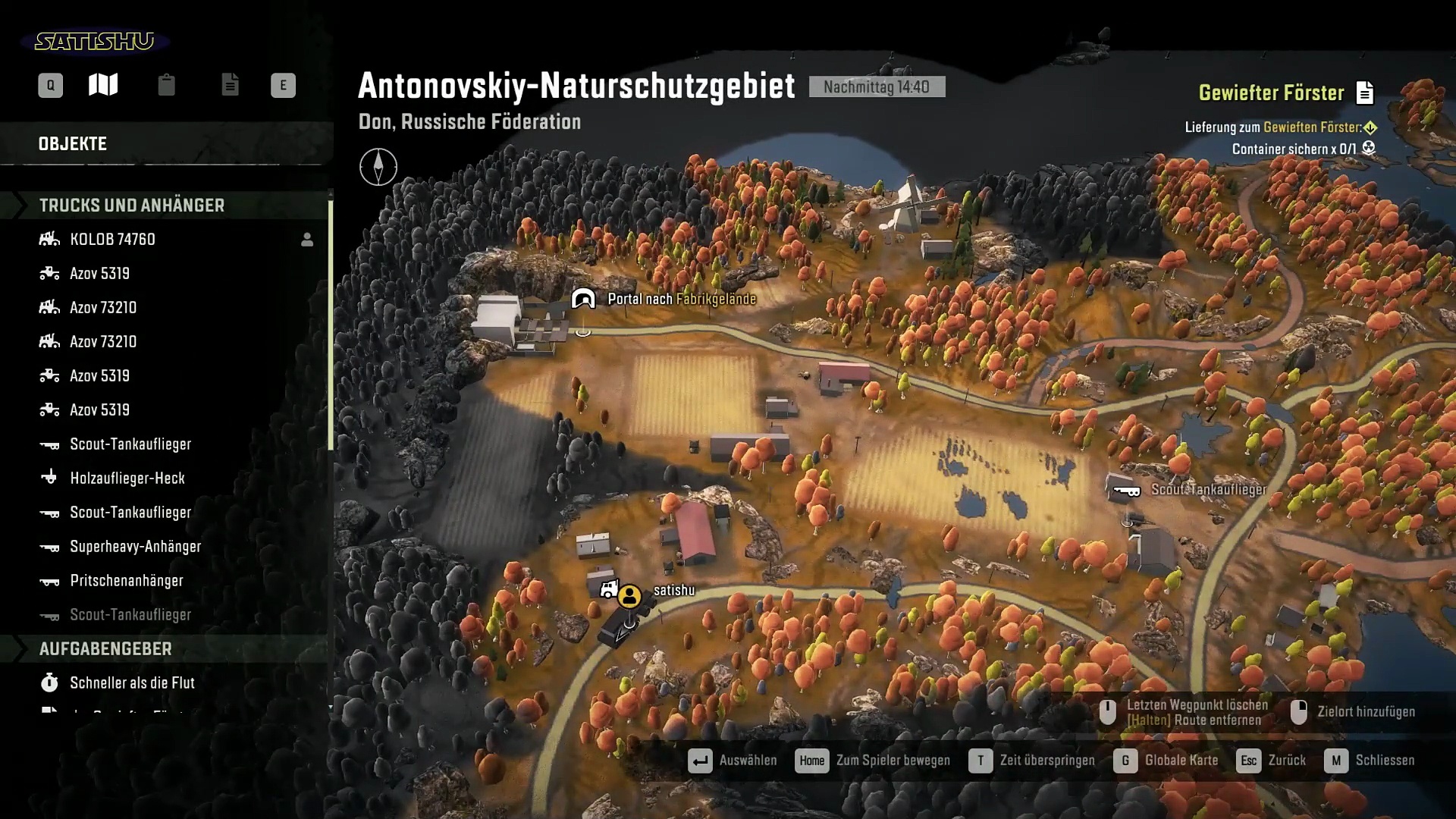The height and width of the screenshot is (819, 1456).
Task: Close the map with Schliessen
Action: click(x=1370, y=761)
